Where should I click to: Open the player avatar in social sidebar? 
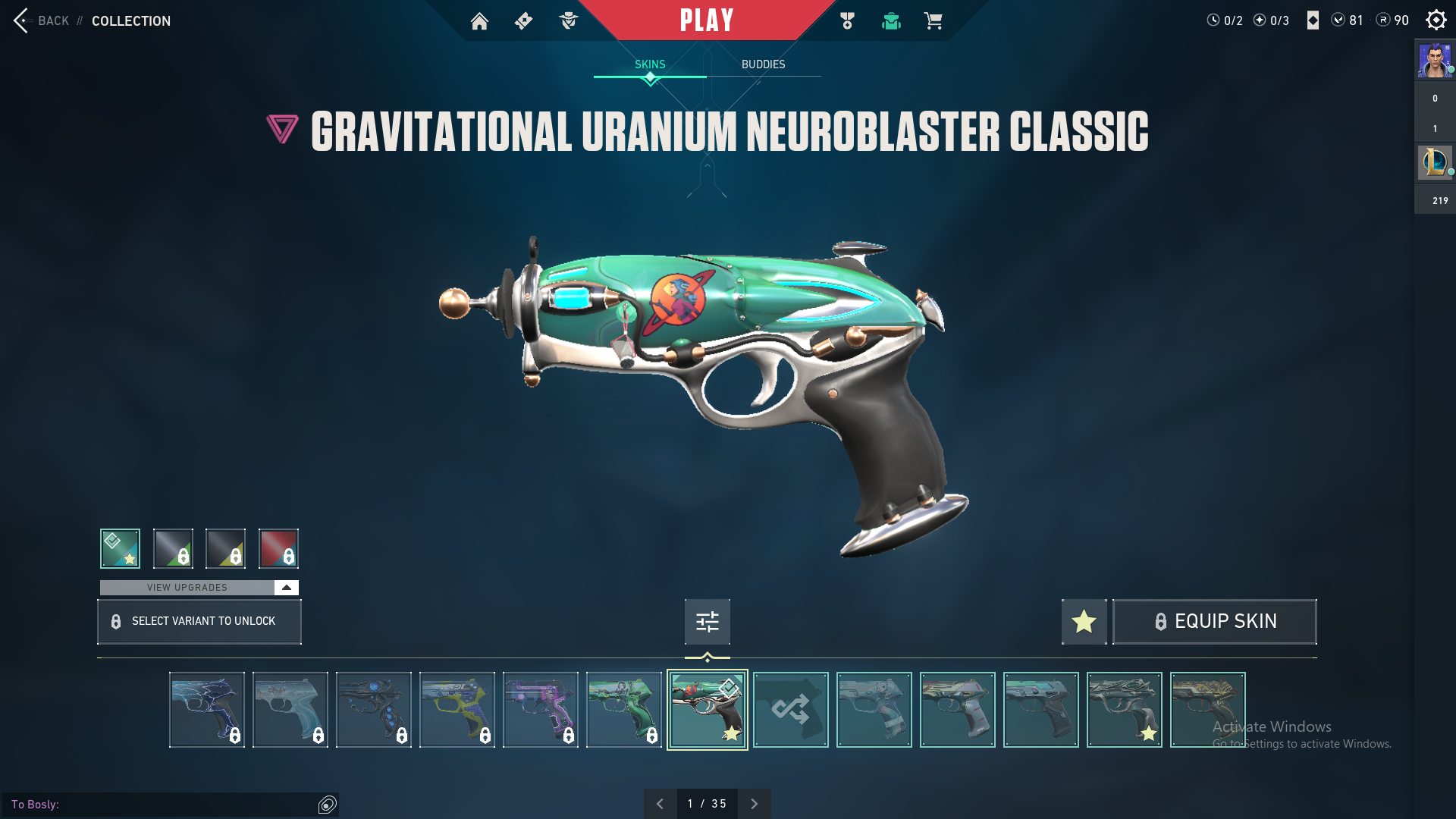tap(1434, 61)
